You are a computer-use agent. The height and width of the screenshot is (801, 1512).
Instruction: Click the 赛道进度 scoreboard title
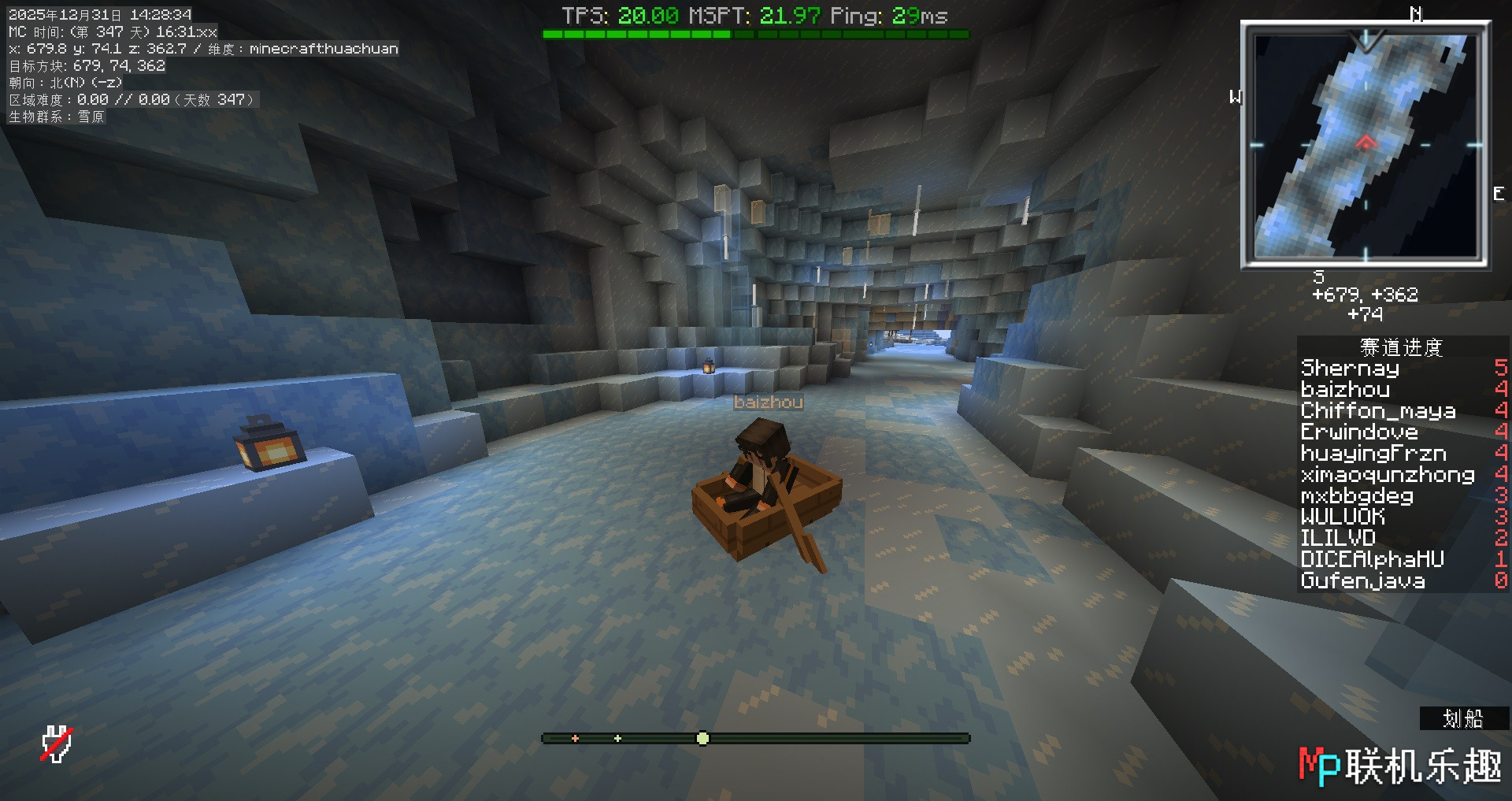1401,347
